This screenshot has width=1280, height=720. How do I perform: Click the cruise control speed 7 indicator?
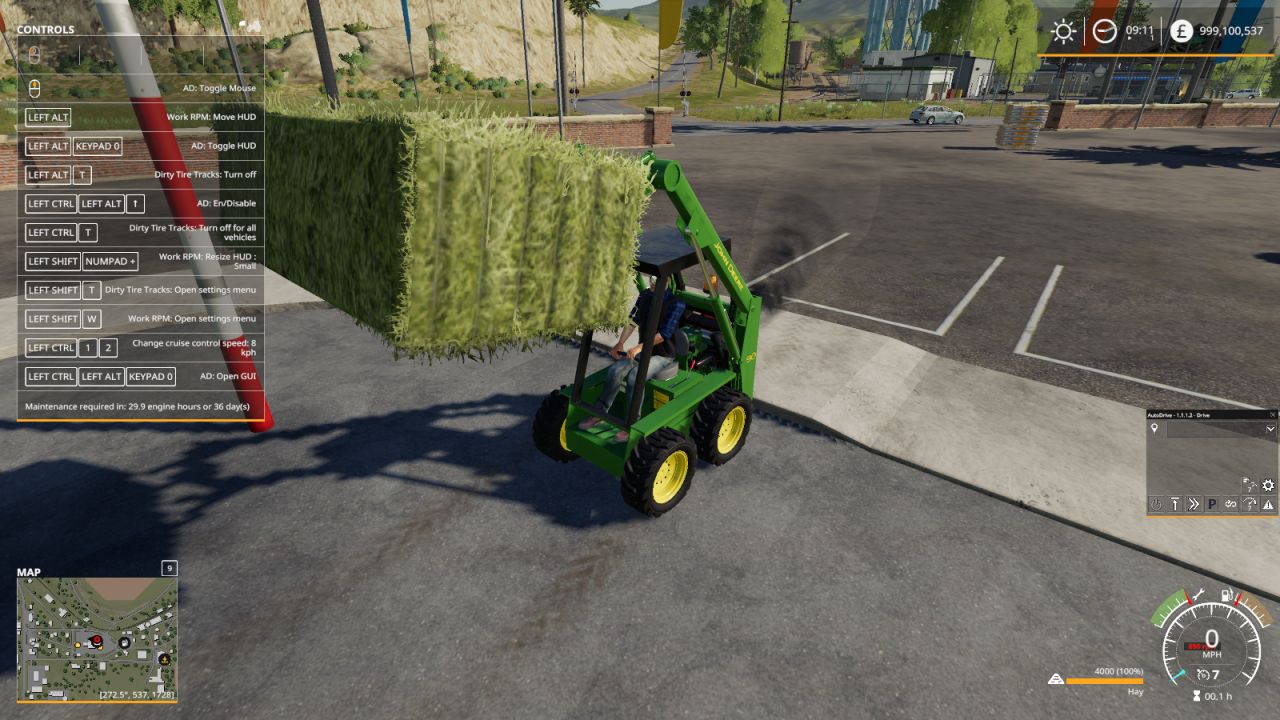1207,673
